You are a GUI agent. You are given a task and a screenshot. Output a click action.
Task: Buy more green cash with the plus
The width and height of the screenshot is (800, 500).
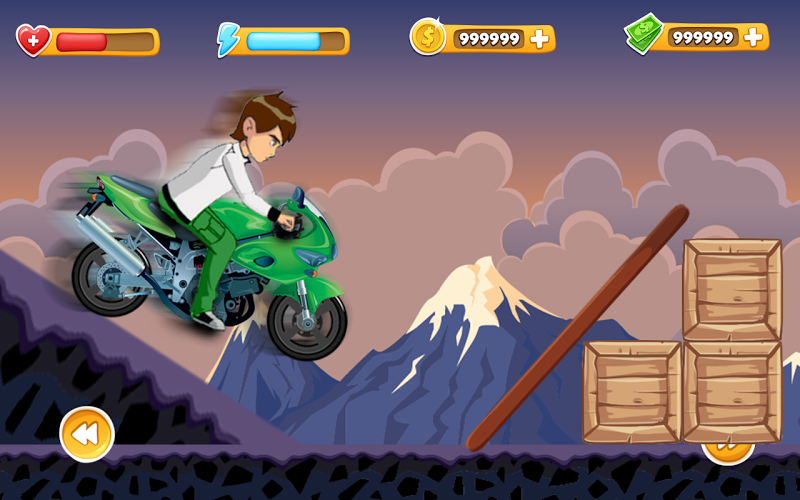coord(754,38)
